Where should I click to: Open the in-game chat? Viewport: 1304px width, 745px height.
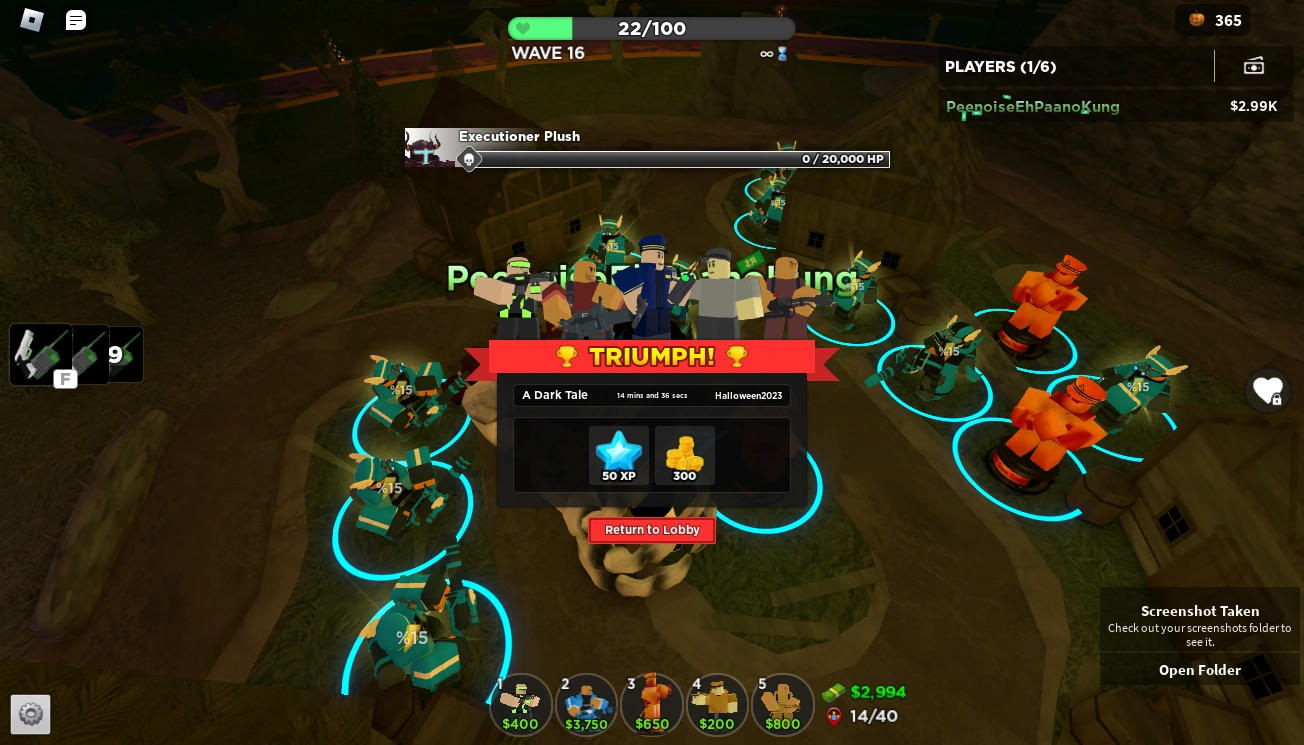[75, 20]
